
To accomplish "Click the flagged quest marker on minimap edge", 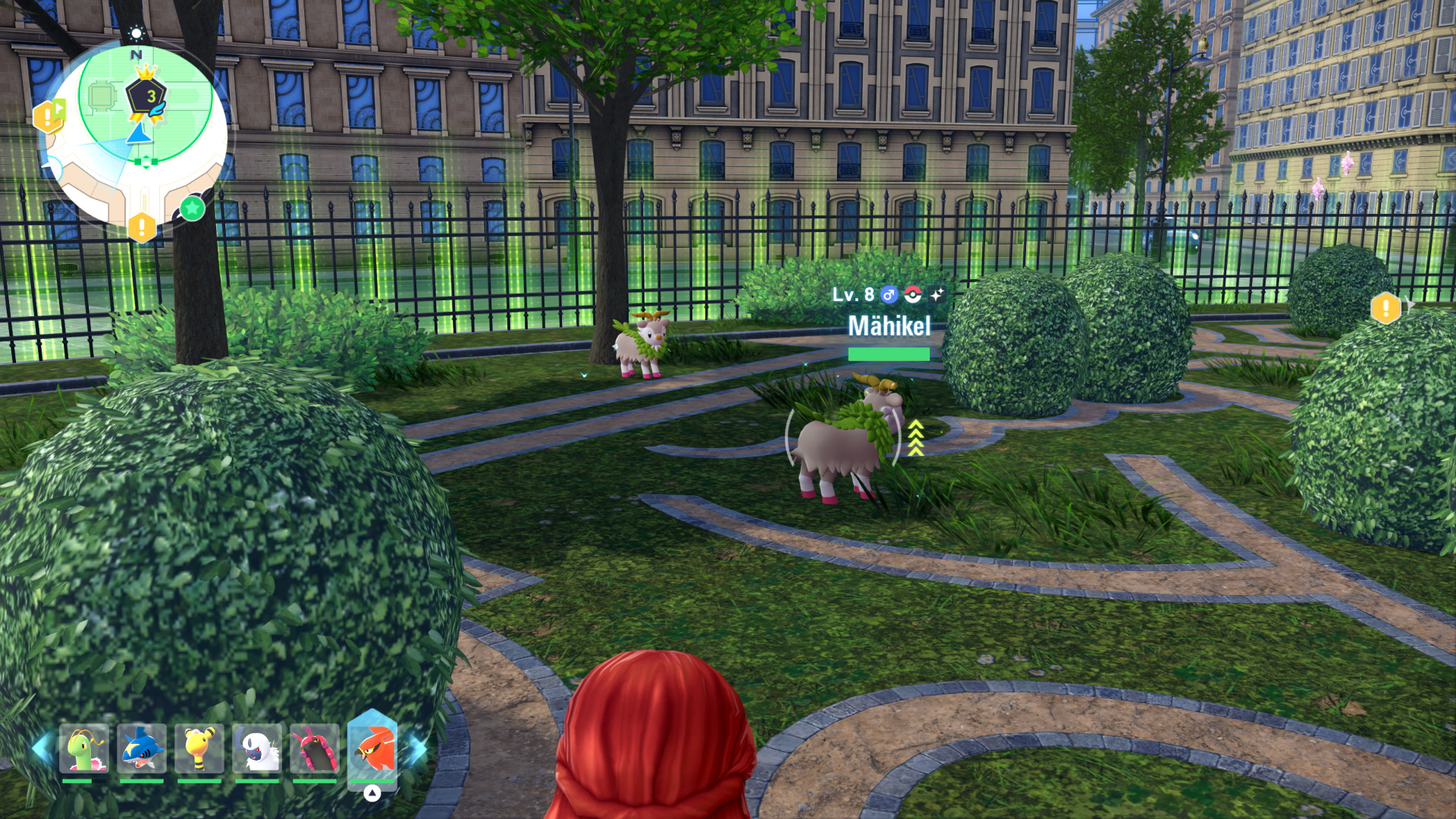I will tap(49, 116).
